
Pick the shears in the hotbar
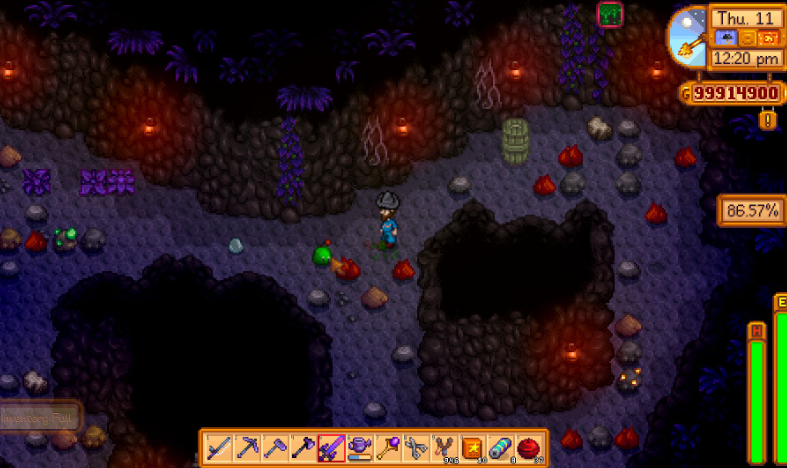pos(415,448)
